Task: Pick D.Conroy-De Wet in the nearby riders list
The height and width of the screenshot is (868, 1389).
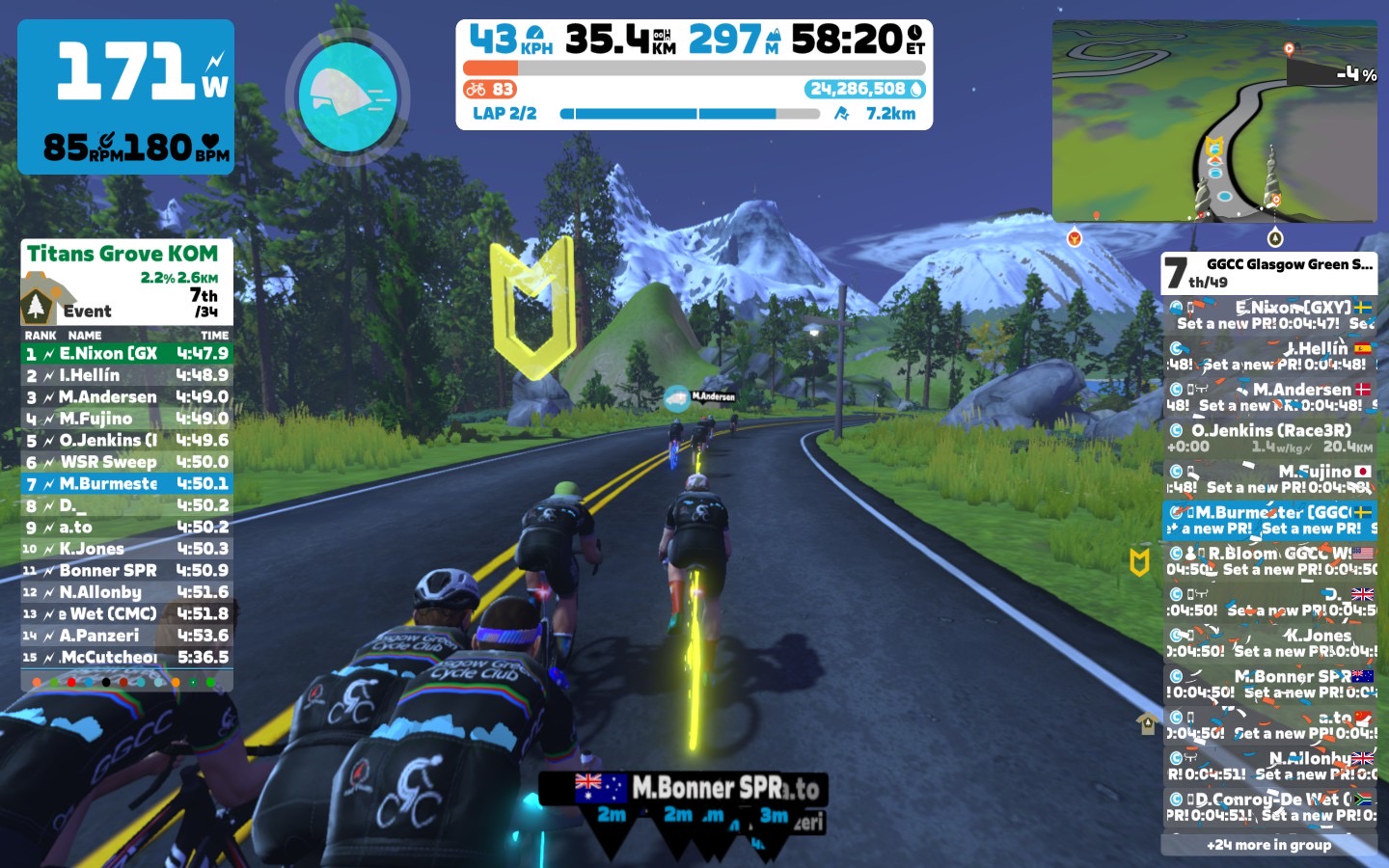Action: click(1269, 807)
